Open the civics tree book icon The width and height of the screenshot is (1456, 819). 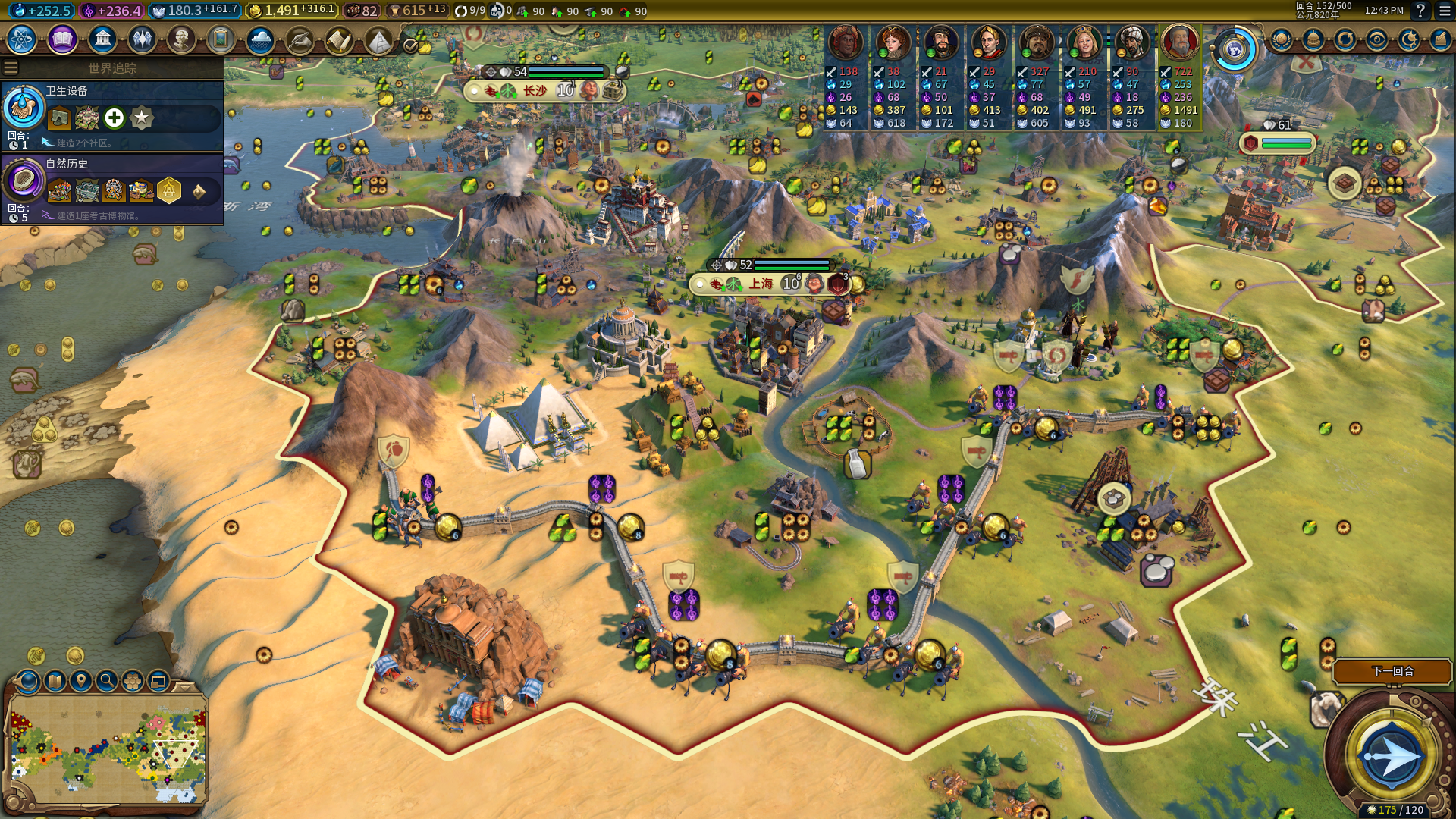coord(62,39)
